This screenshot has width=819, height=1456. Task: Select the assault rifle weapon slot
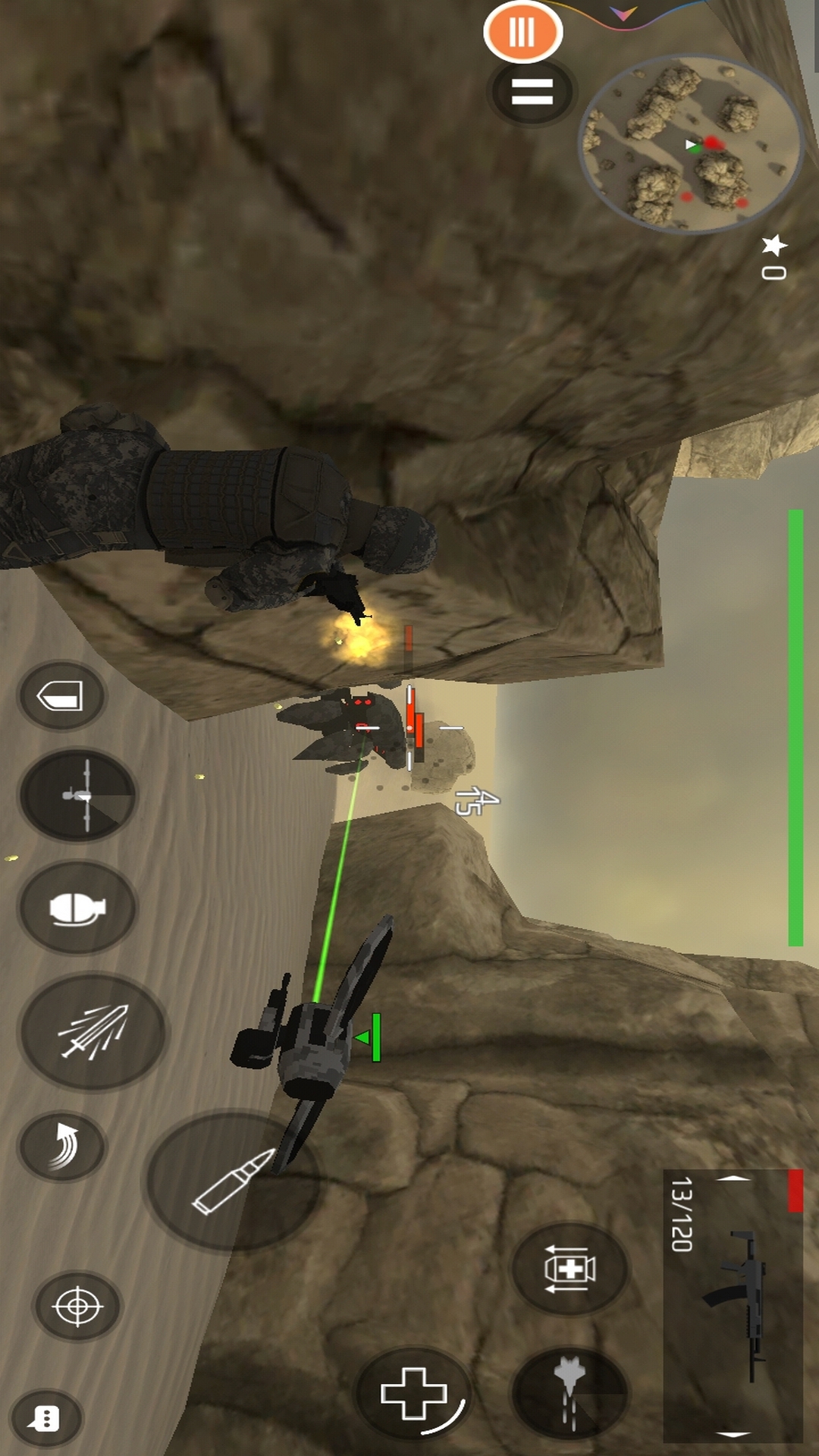point(736,1304)
